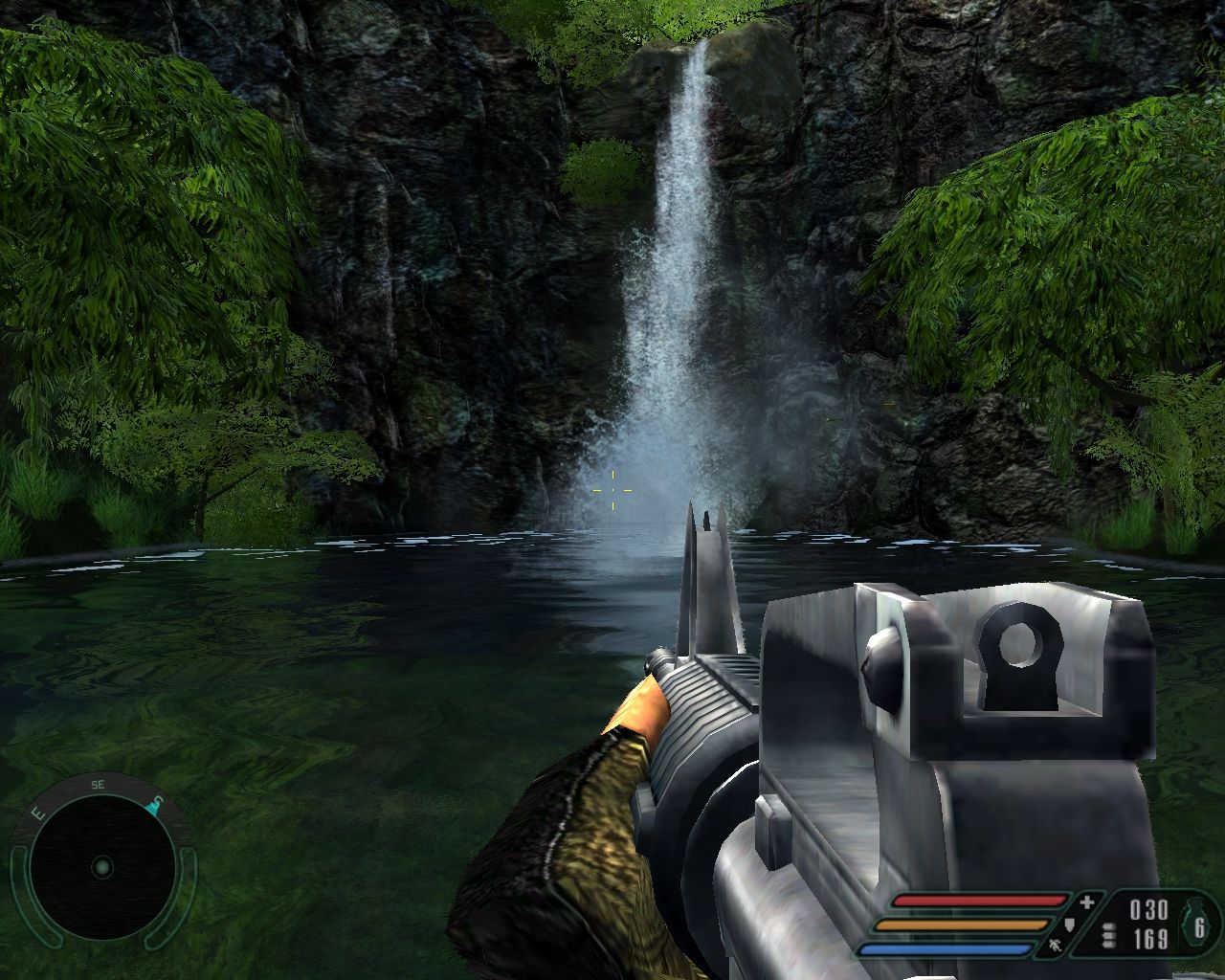Select the grenade icon
1225x980 pixels.
pyautogui.click(x=1198, y=924)
